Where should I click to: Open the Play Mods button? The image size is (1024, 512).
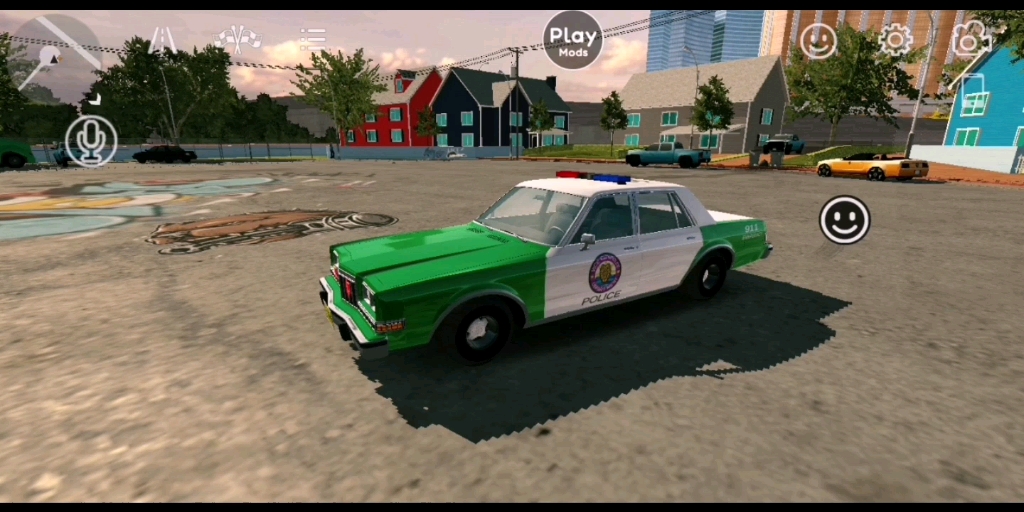[x=573, y=40]
